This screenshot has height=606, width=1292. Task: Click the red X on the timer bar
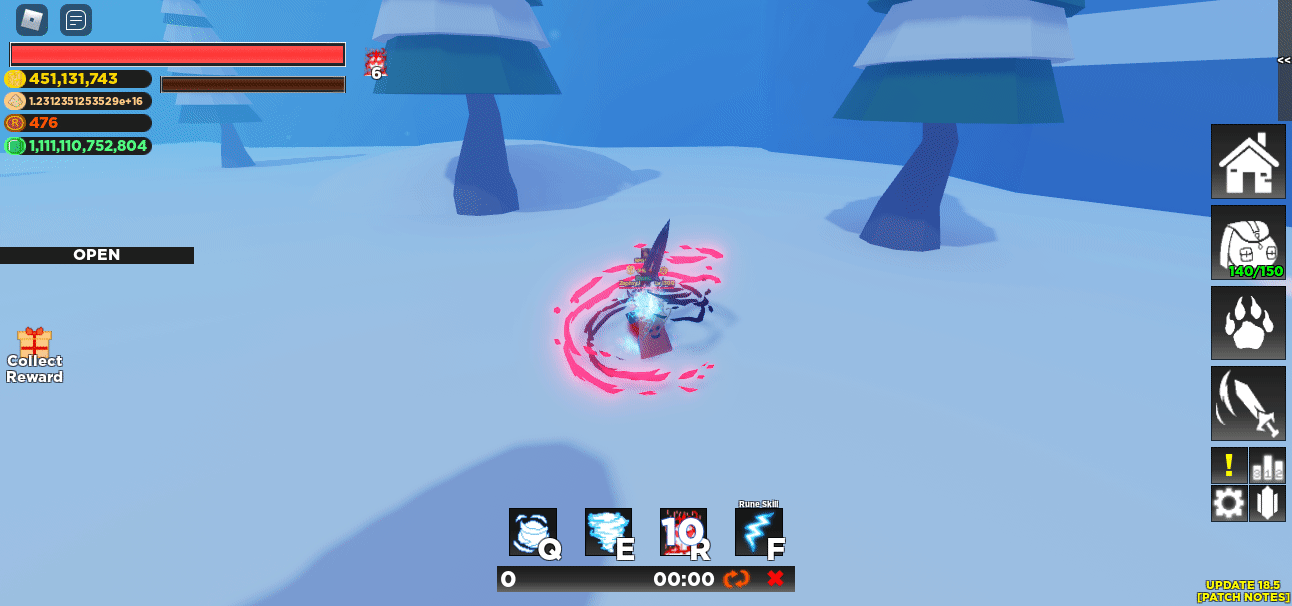pyautogui.click(x=775, y=579)
